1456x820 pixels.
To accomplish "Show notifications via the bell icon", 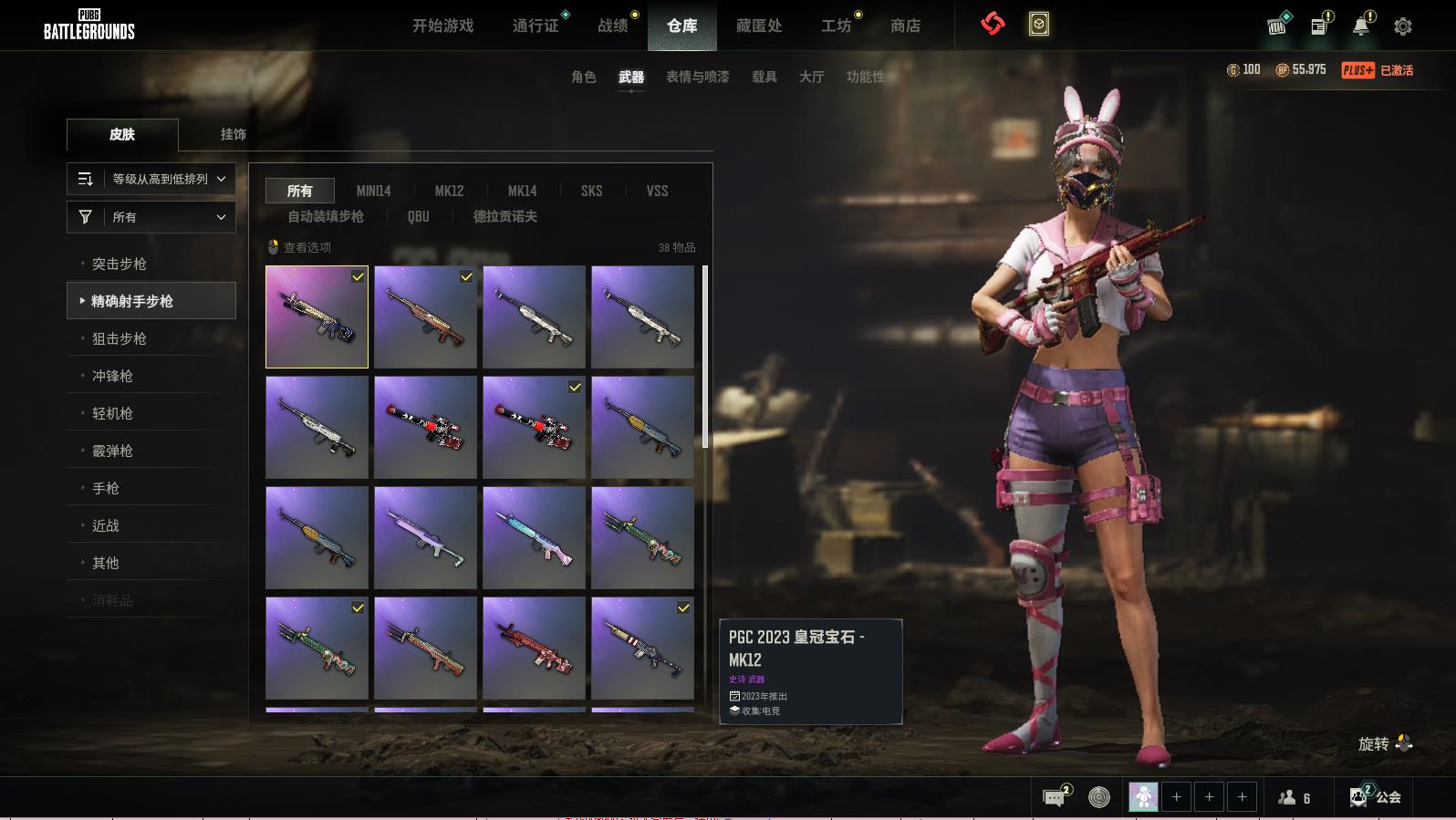I will (x=1361, y=26).
